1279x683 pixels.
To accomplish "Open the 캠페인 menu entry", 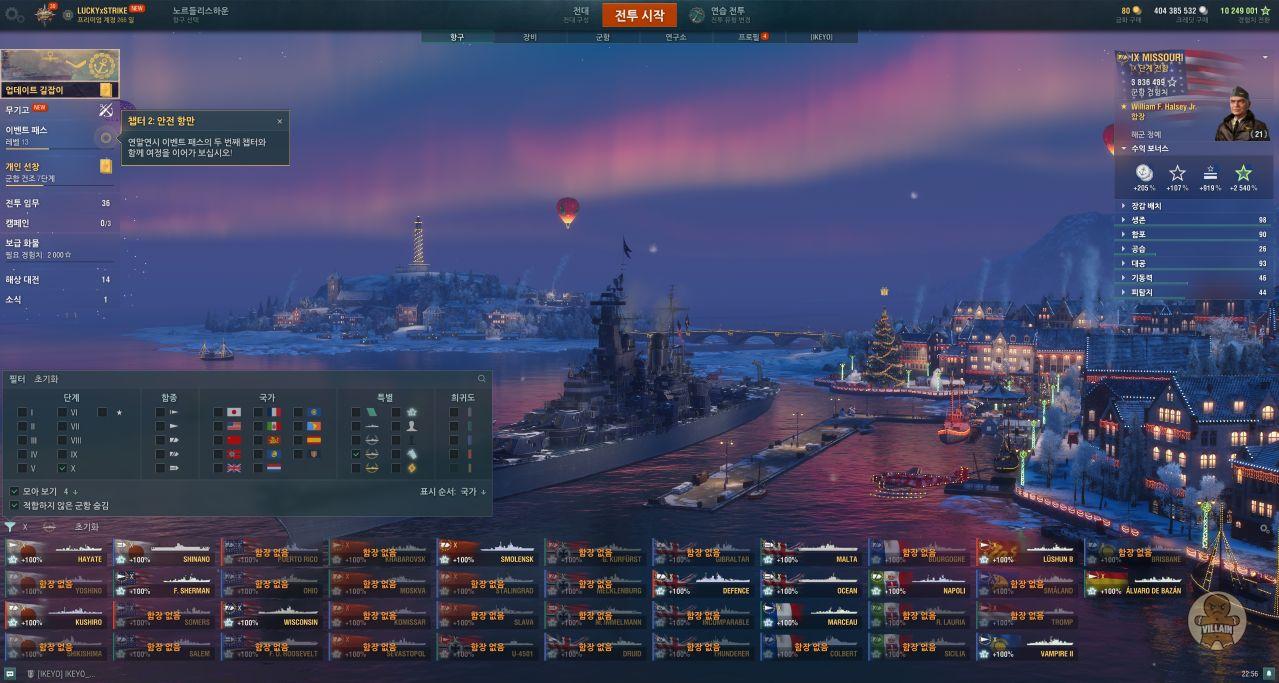I will pyautogui.click(x=17, y=223).
